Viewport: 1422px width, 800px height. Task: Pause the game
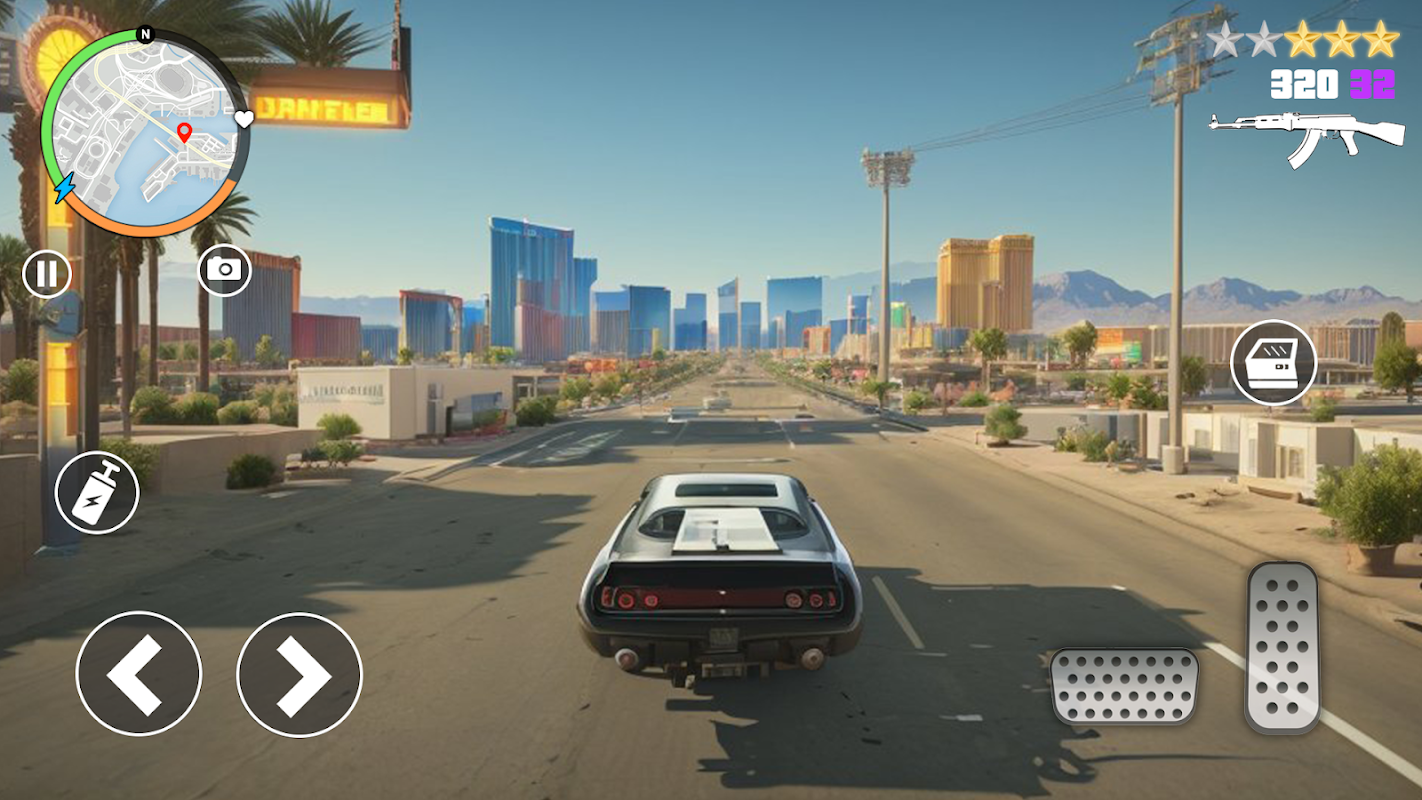[47, 273]
